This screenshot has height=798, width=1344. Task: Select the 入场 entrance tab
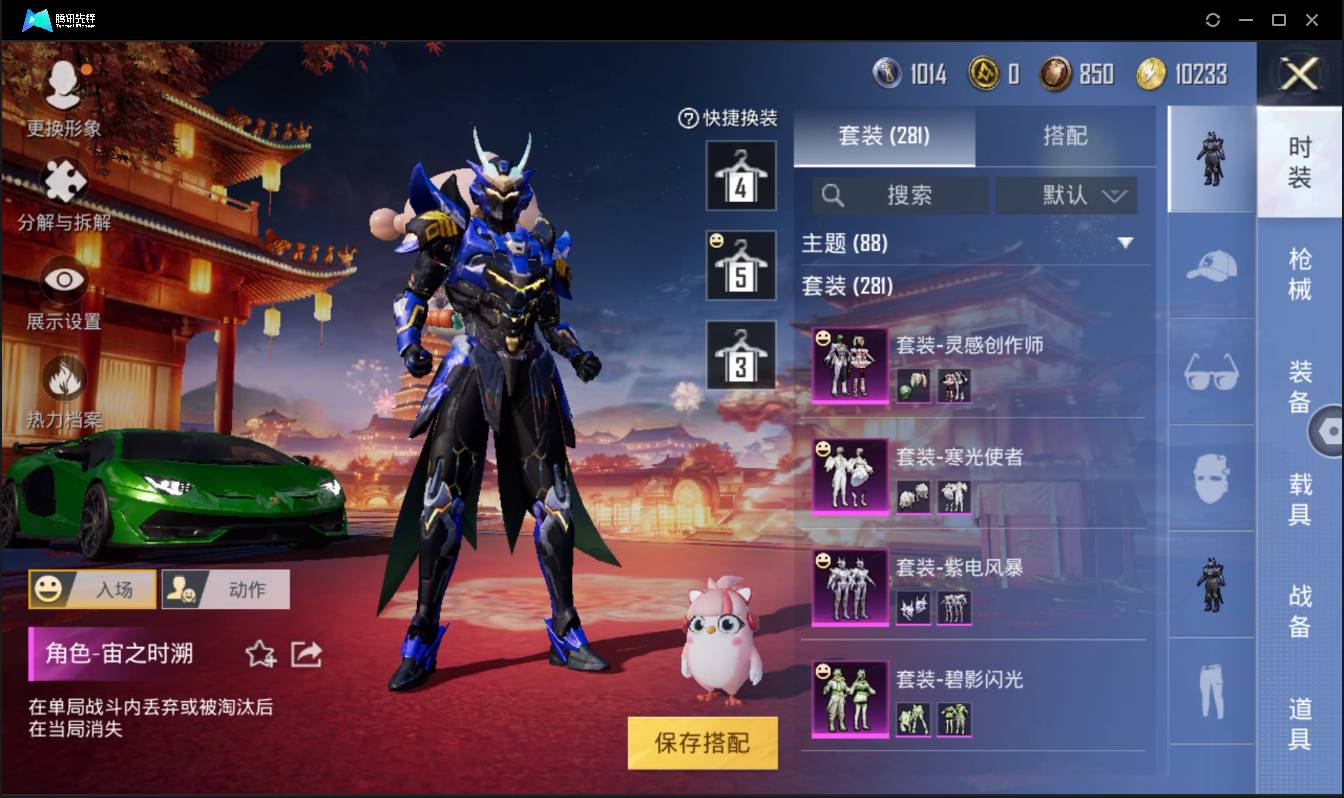91,589
